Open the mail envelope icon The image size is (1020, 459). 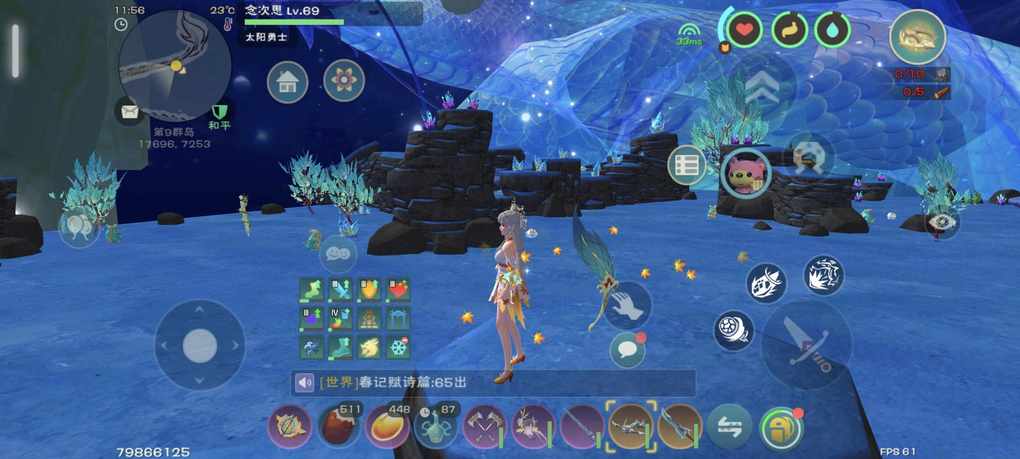pyautogui.click(x=128, y=111)
